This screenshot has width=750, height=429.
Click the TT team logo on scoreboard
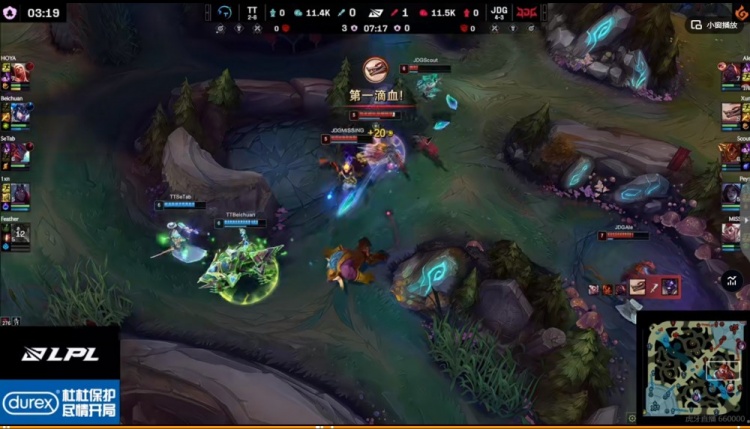coord(224,12)
